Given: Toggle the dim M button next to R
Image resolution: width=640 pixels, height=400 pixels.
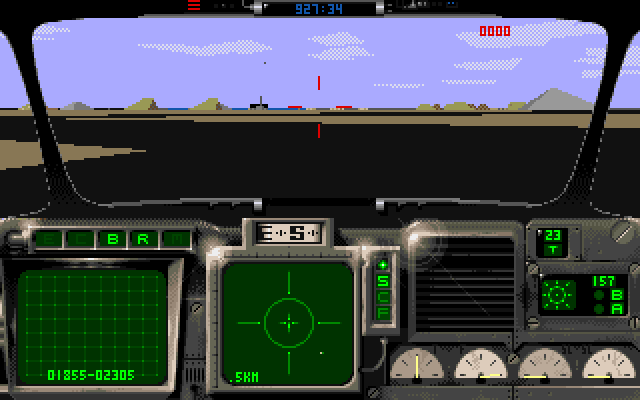Looking at the screenshot, I should point(174,240).
